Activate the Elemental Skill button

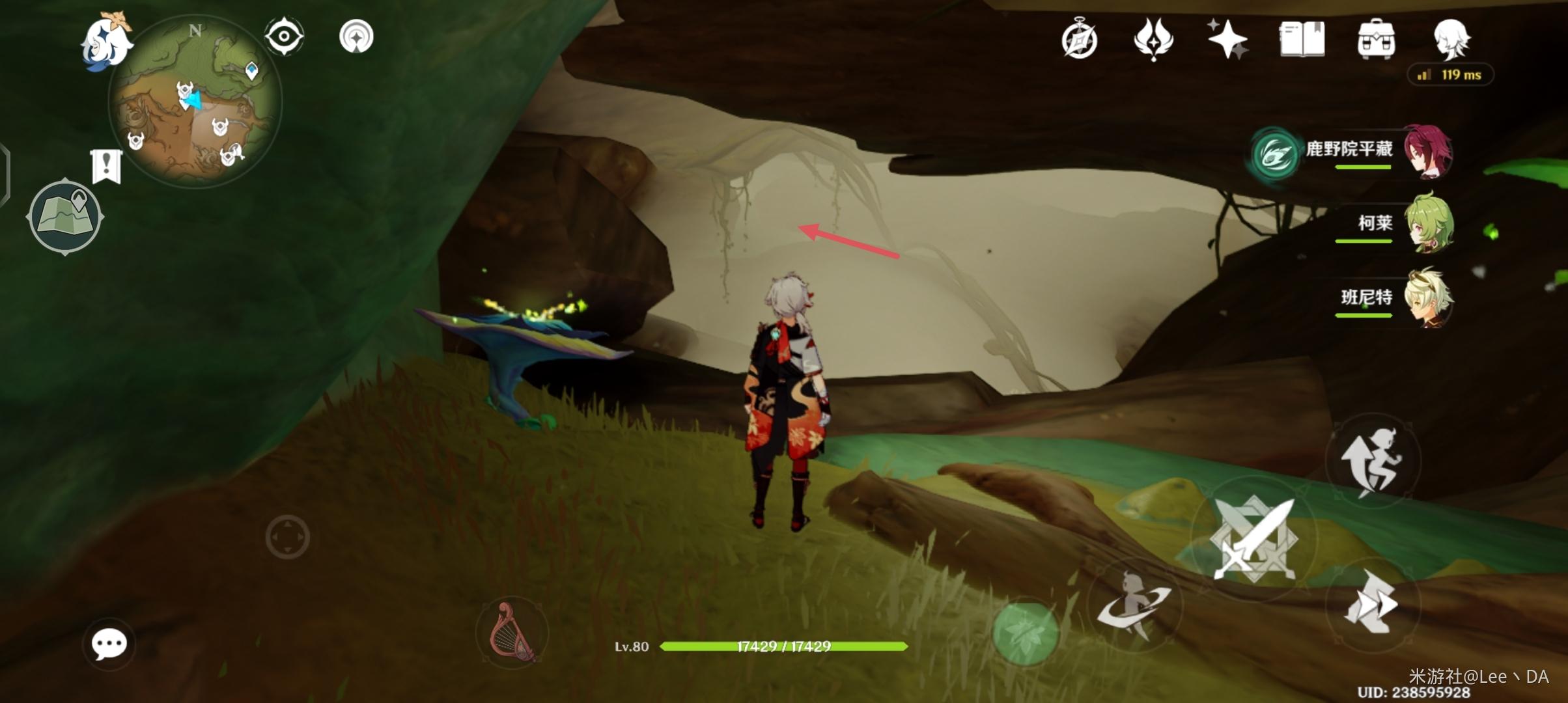point(1134,605)
